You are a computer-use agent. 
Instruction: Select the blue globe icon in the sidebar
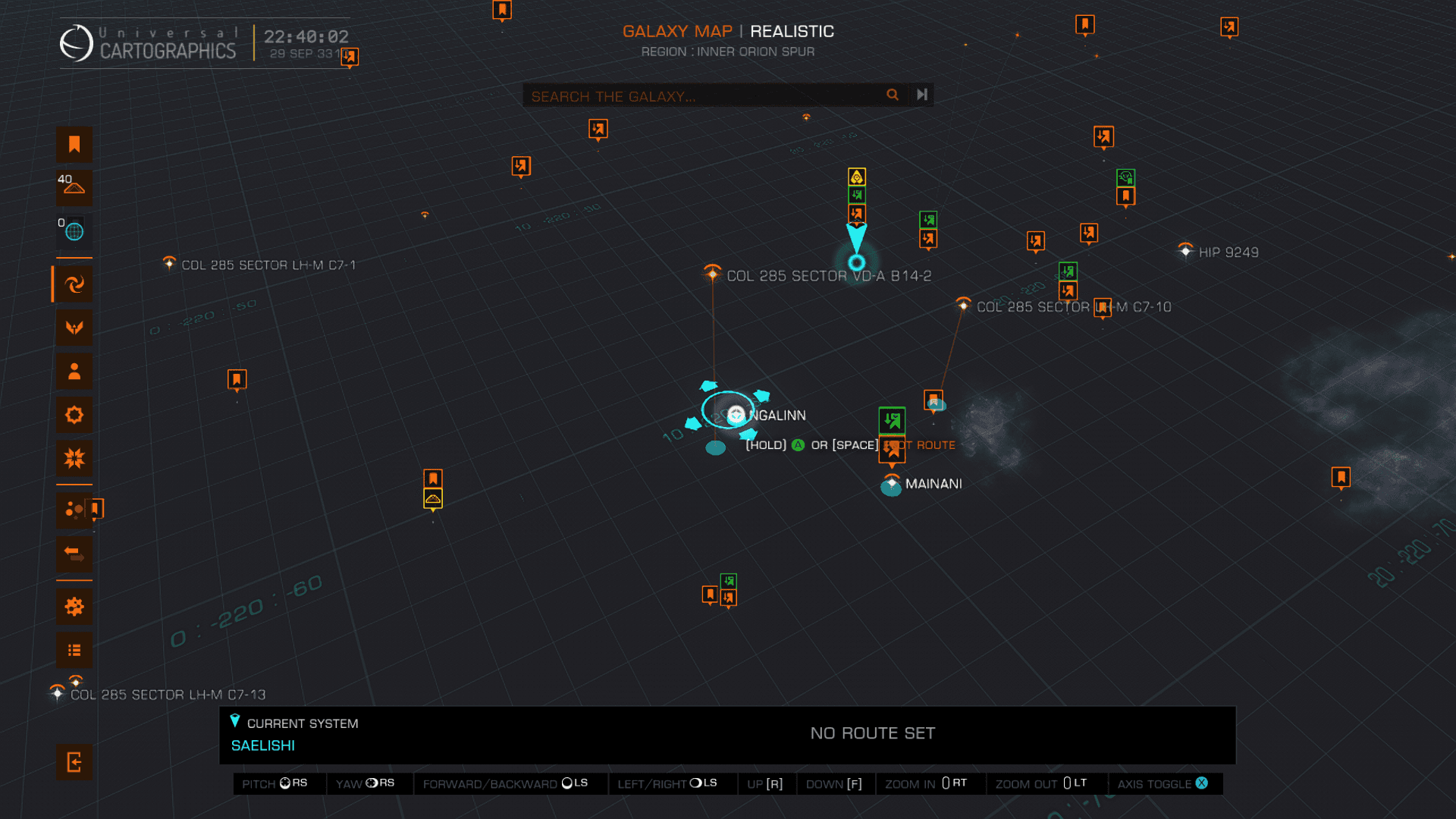[74, 231]
